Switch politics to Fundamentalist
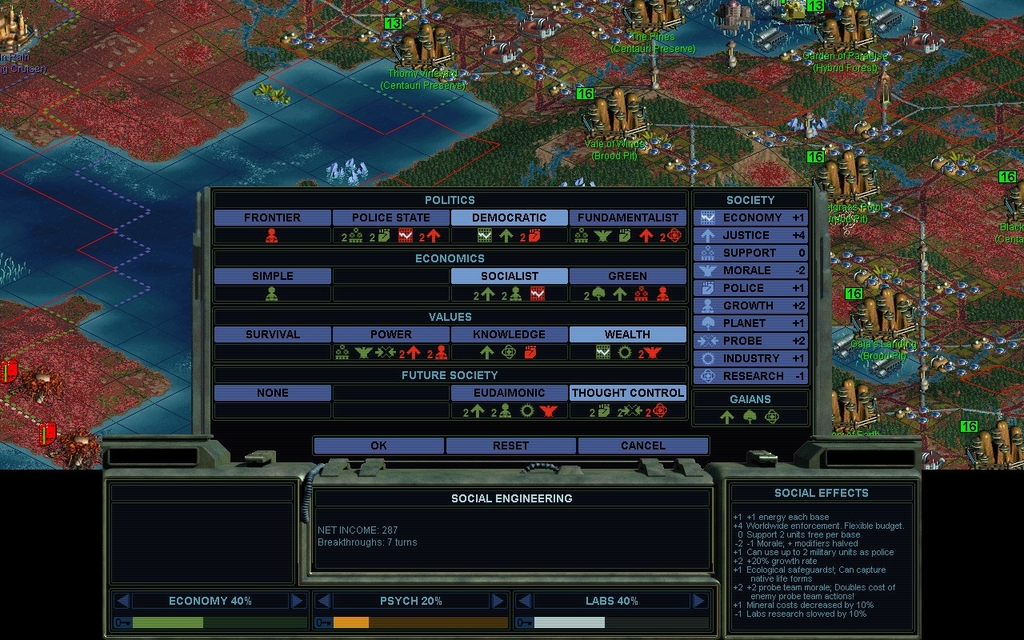The width and height of the screenshot is (1024, 640). point(627,218)
